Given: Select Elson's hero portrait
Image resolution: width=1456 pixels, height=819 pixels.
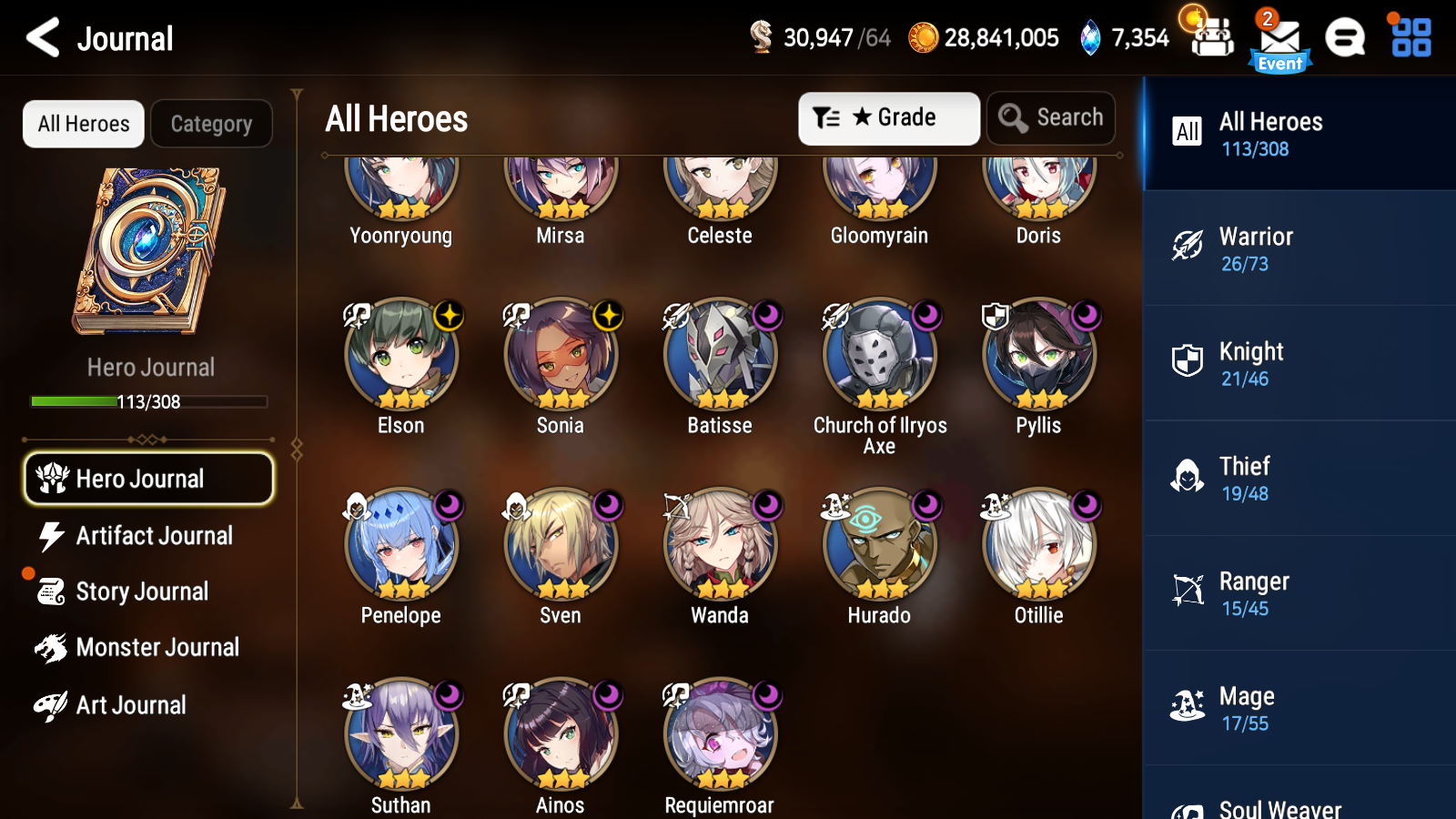Looking at the screenshot, I should (x=400, y=357).
